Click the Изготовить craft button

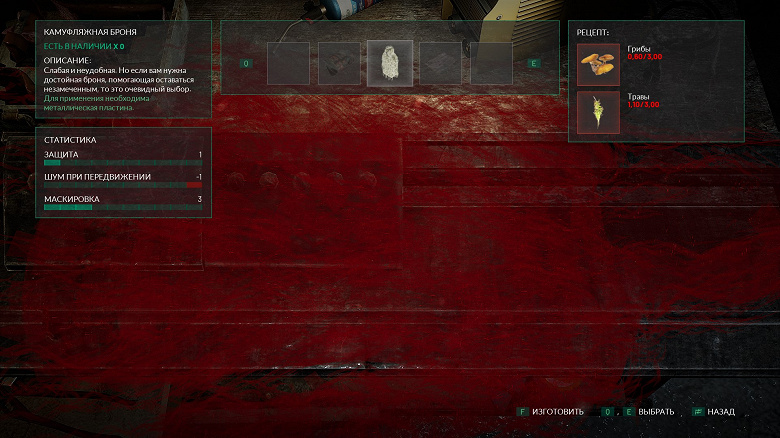(x=558, y=412)
